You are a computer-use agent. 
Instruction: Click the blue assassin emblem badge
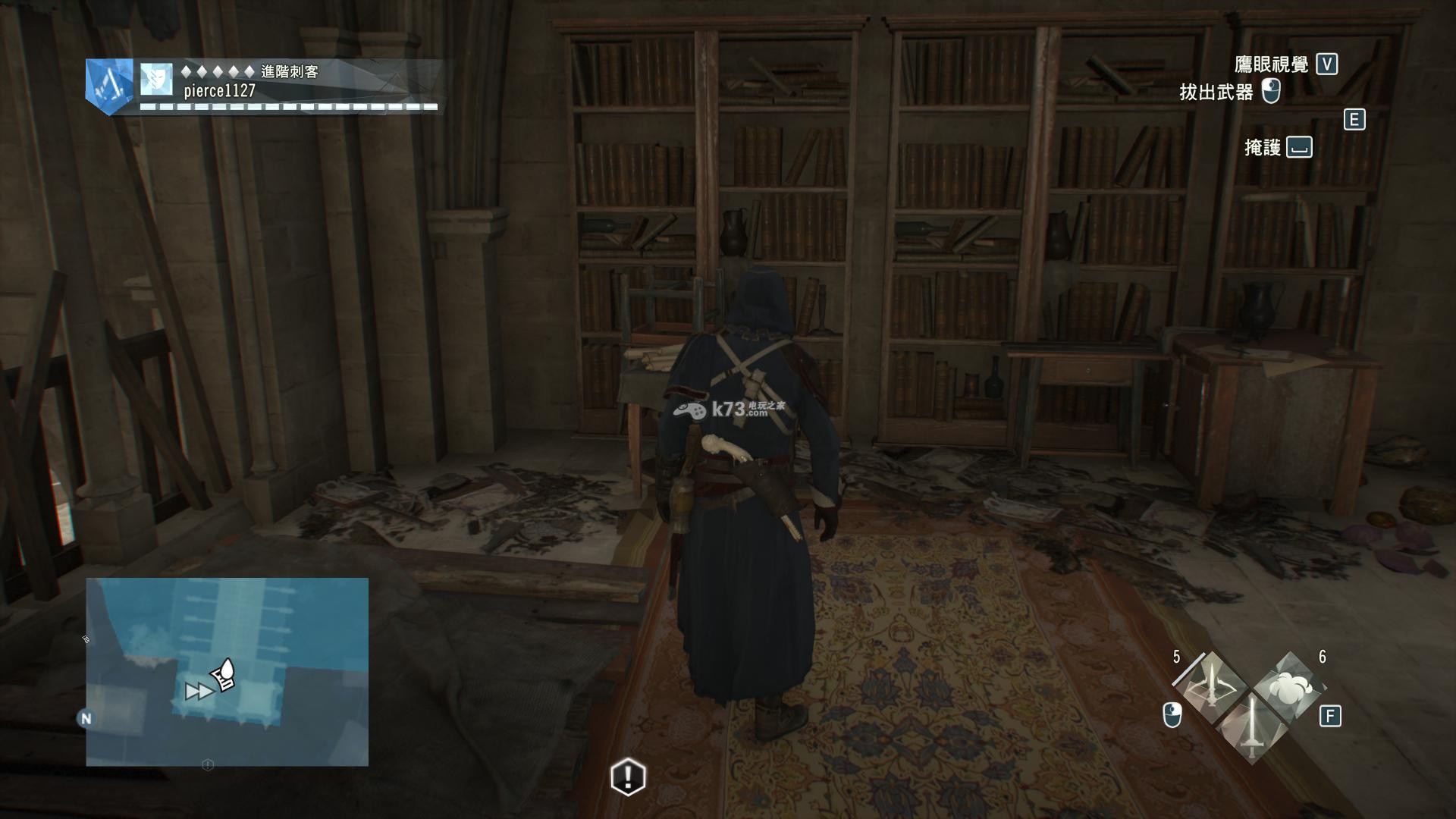109,86
